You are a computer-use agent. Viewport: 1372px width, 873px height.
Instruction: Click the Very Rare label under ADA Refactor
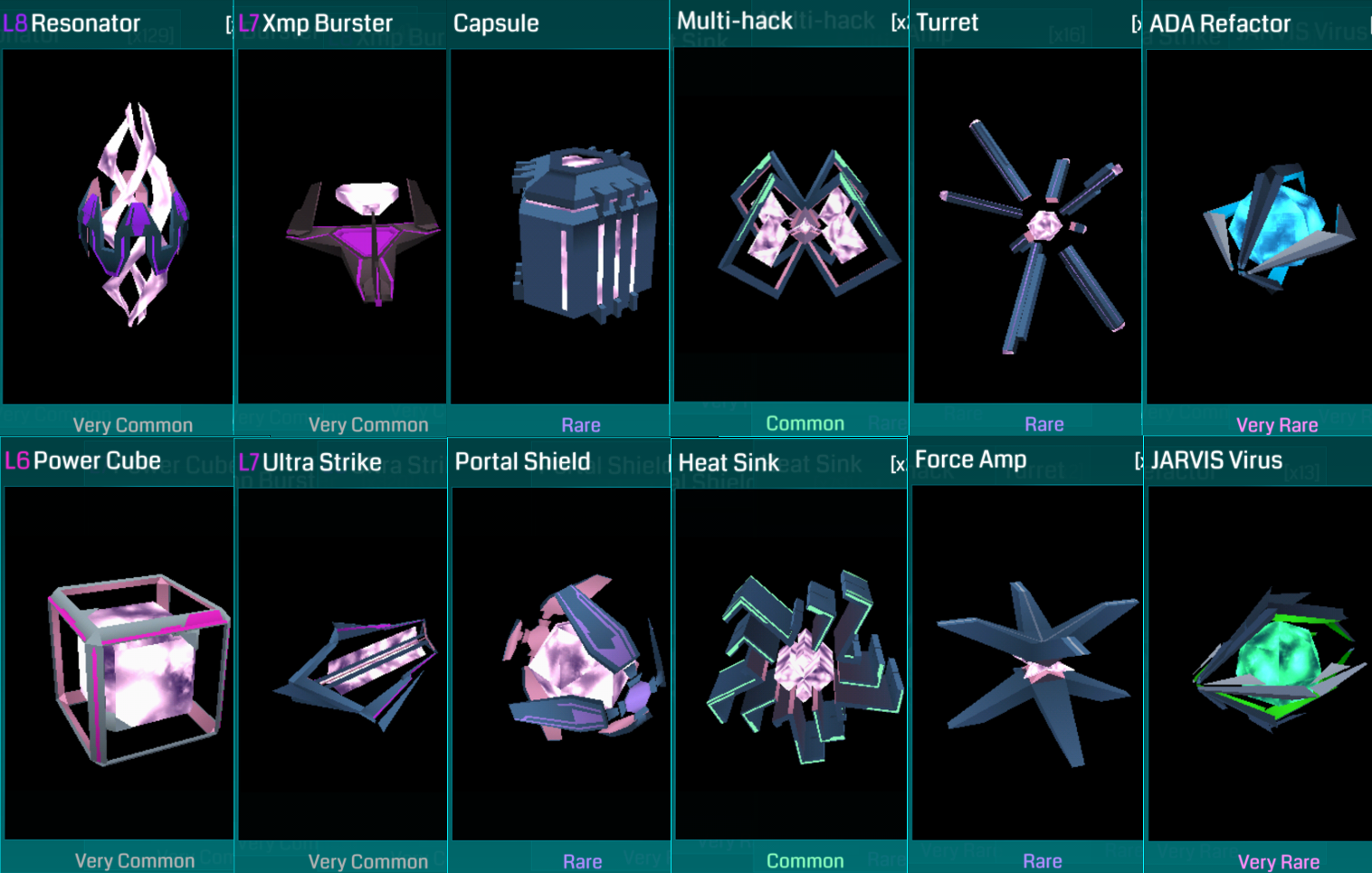coord(1277,424)
